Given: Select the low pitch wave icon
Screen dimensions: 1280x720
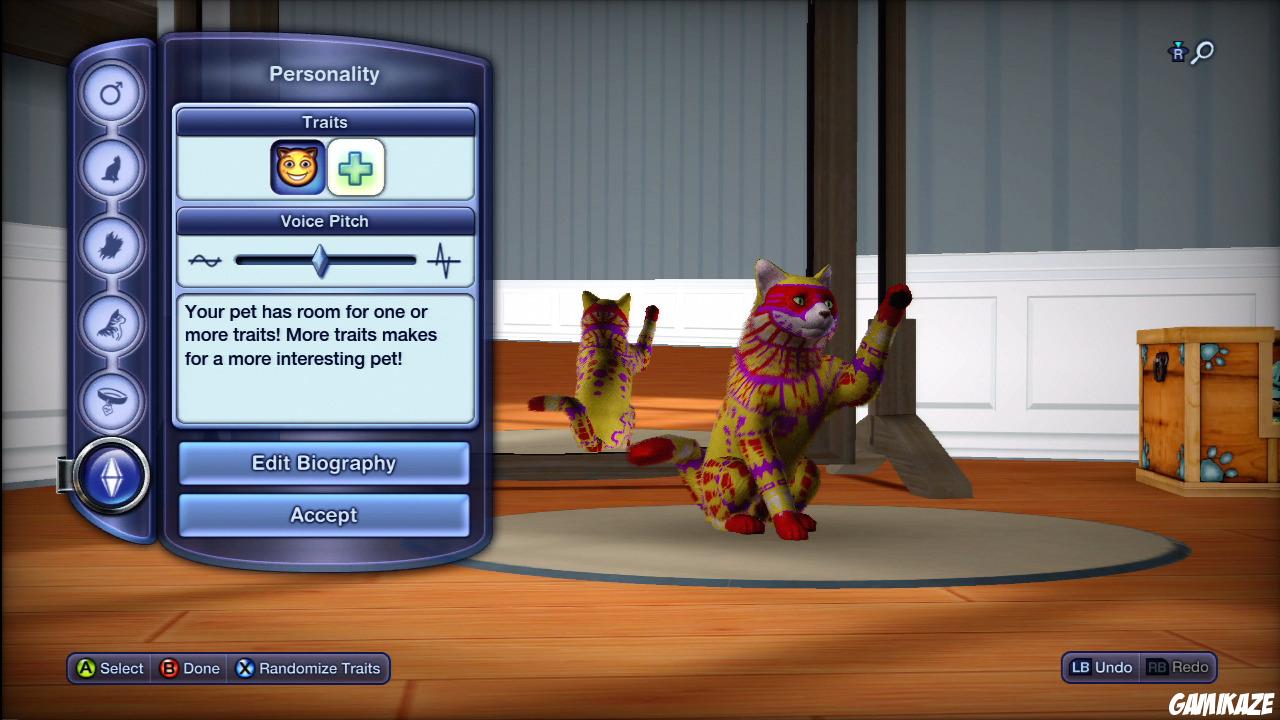Looking at the screenshot, I should tap(203, 259).
